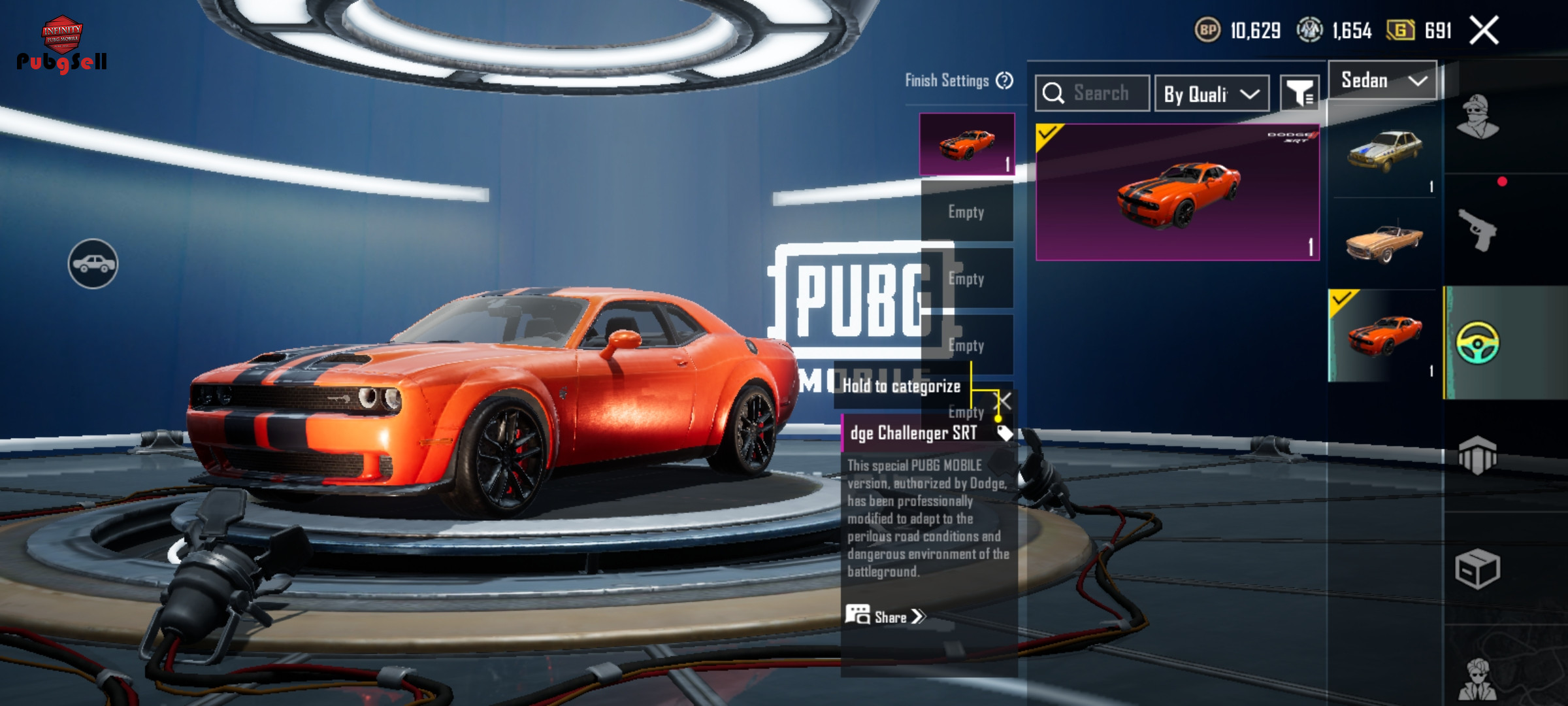Close the inventory screen
Screen dimensions: 1568x706
point(1484,30)
